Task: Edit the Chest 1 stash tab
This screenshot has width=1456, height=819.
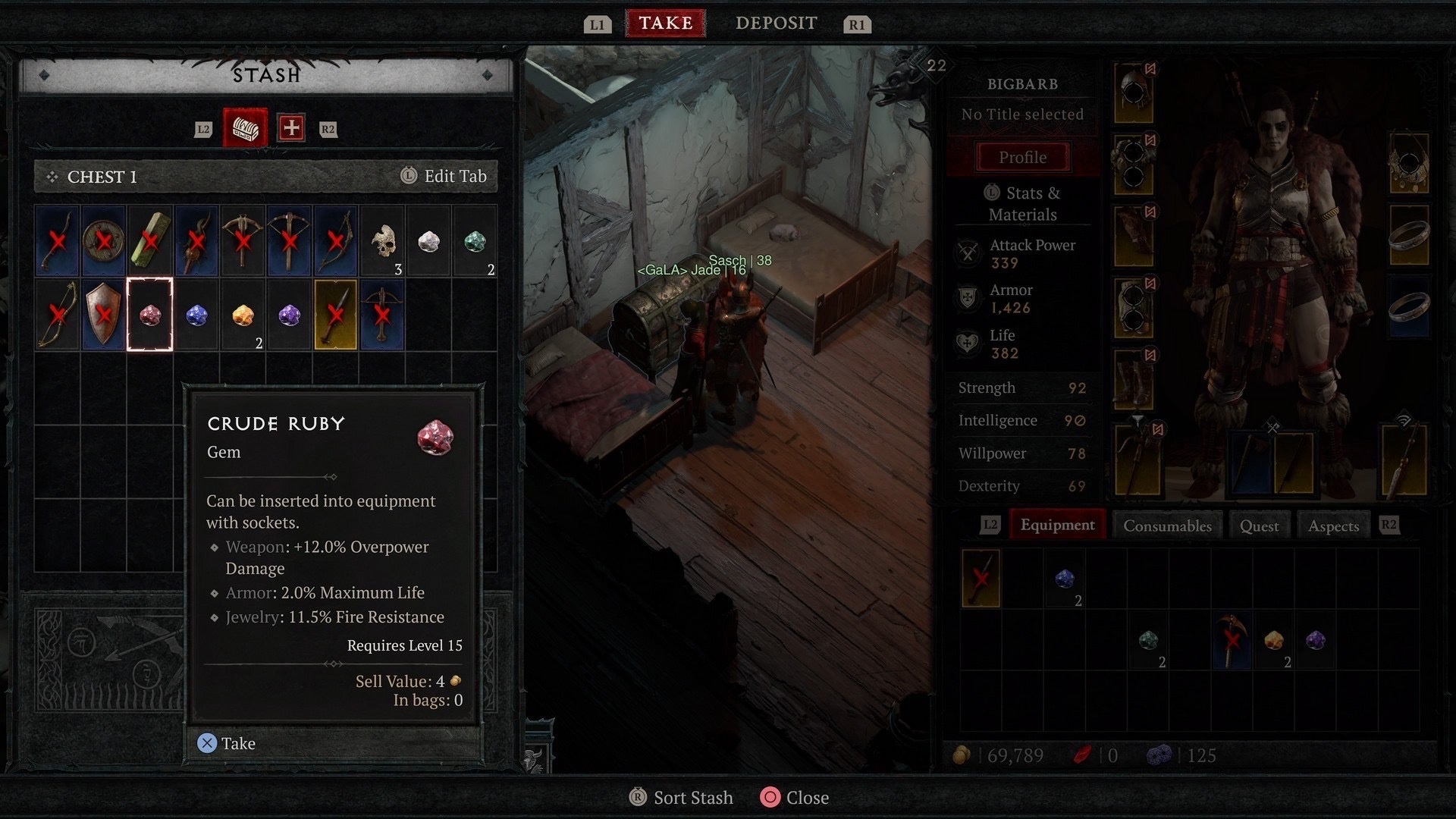Action: point(444,177)
